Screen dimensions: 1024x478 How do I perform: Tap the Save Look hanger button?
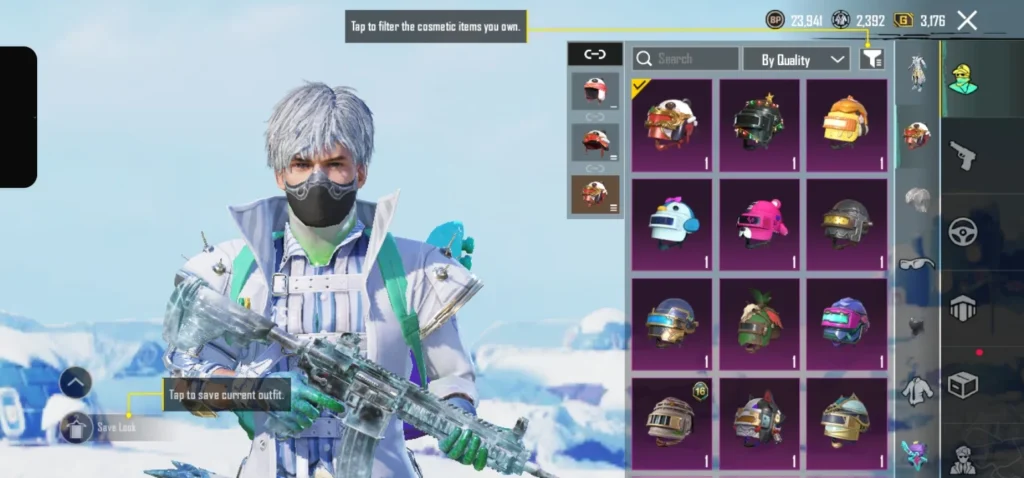[76, 428]
